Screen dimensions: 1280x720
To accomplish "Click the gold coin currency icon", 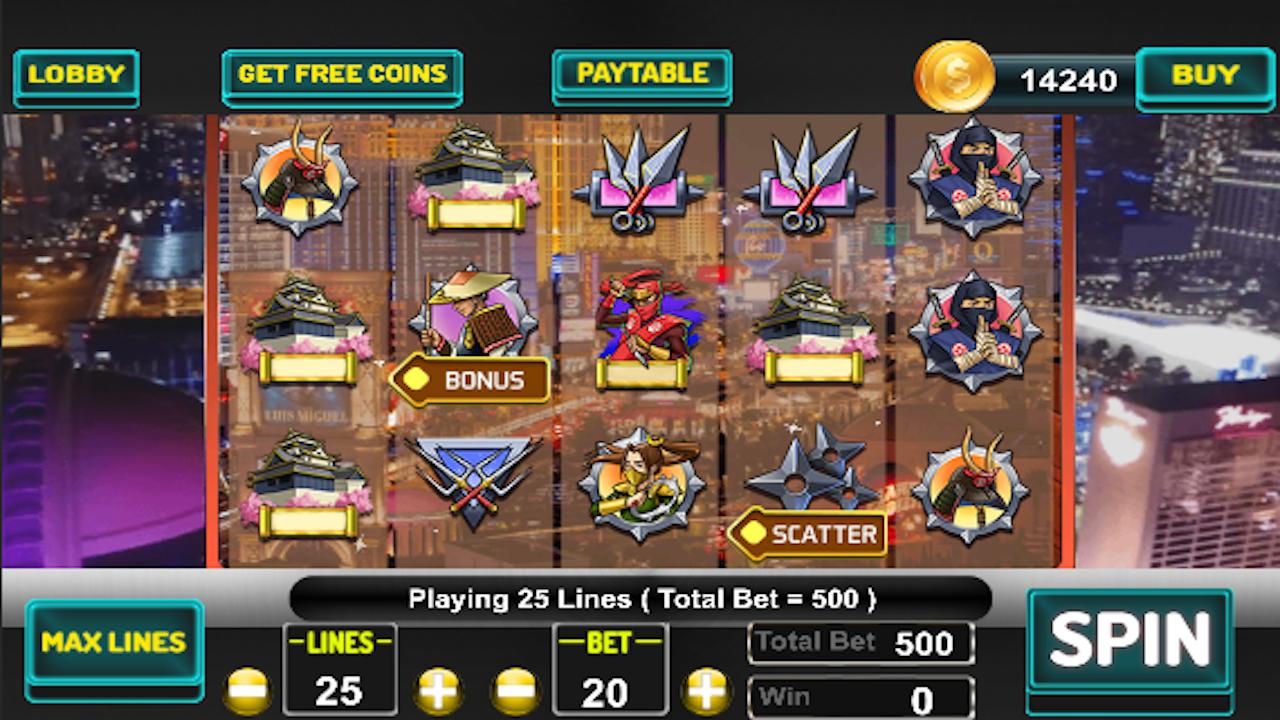I will click(x=954, y=76).
